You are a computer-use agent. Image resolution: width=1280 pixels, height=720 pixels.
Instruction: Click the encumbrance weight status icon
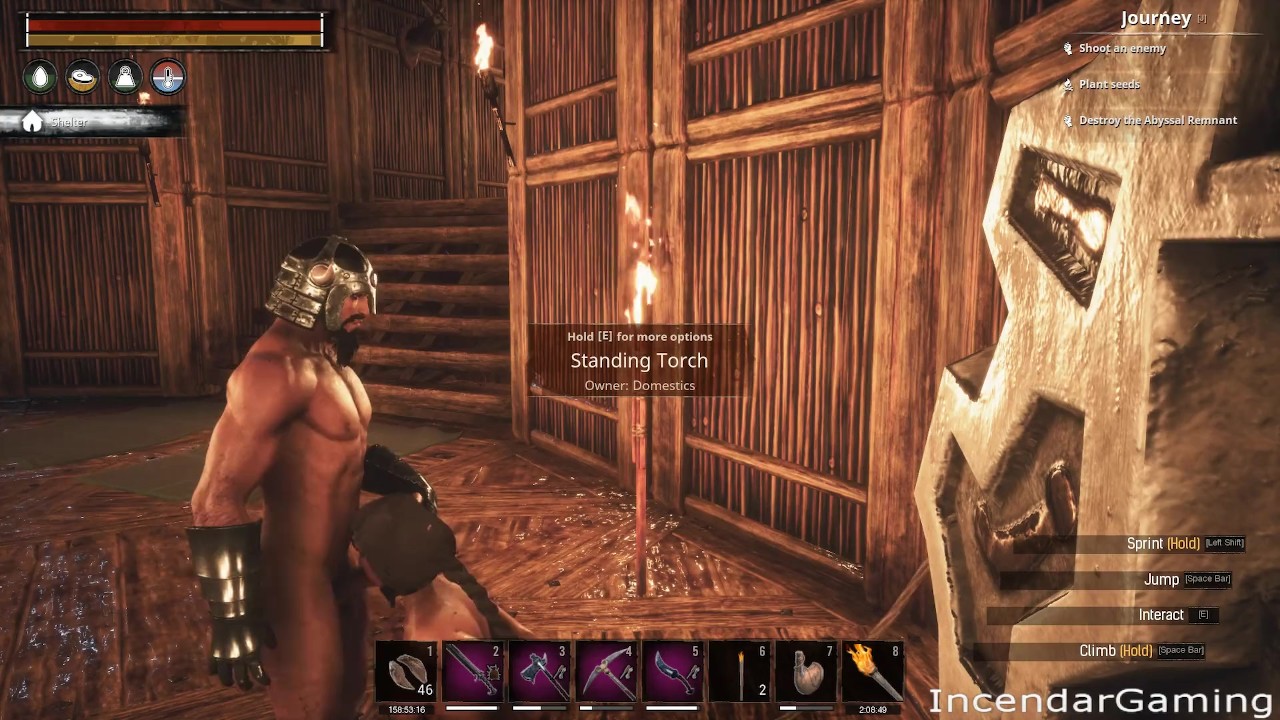click(125, 78)
